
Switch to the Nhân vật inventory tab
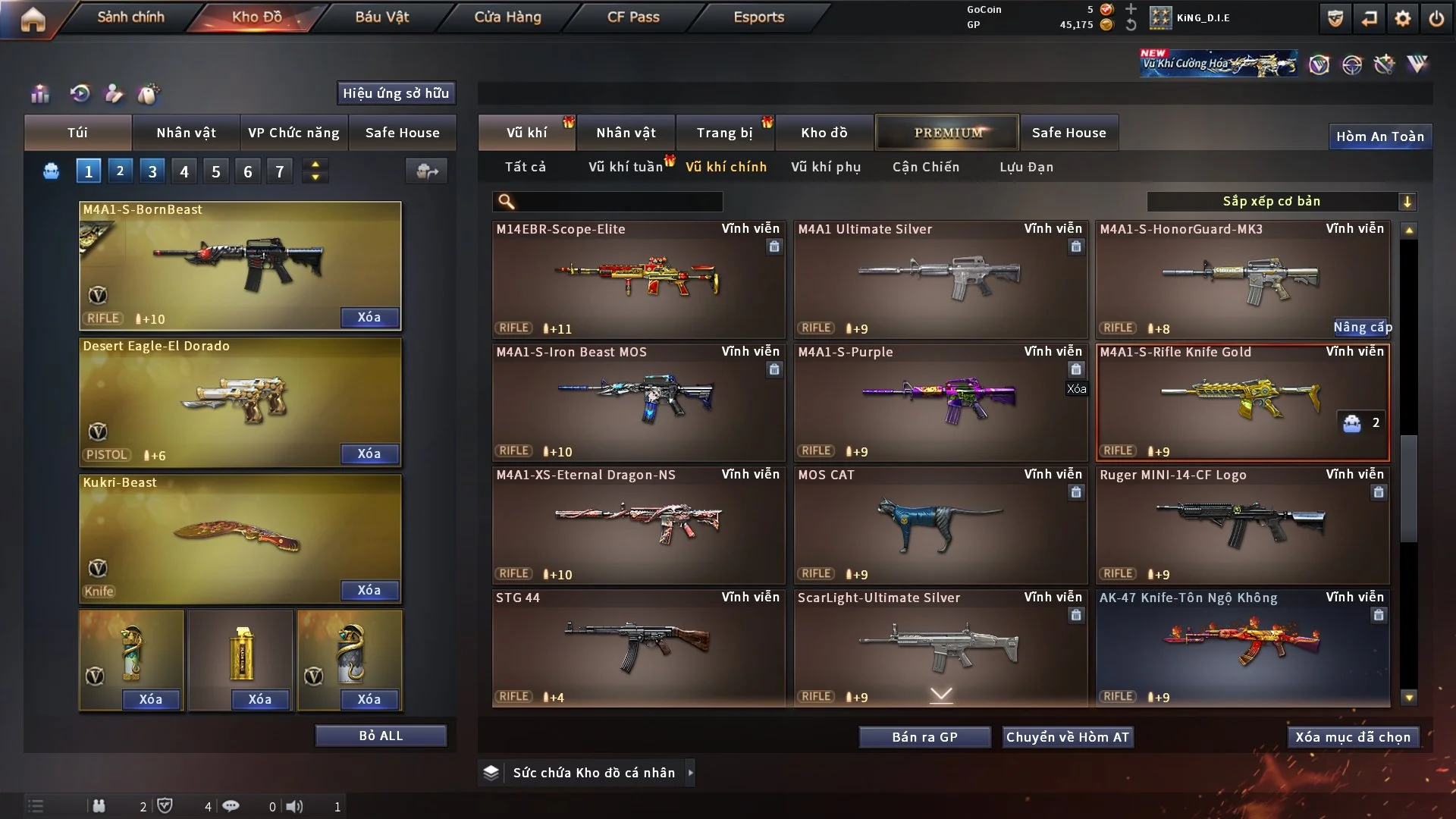tap(626, 133)
